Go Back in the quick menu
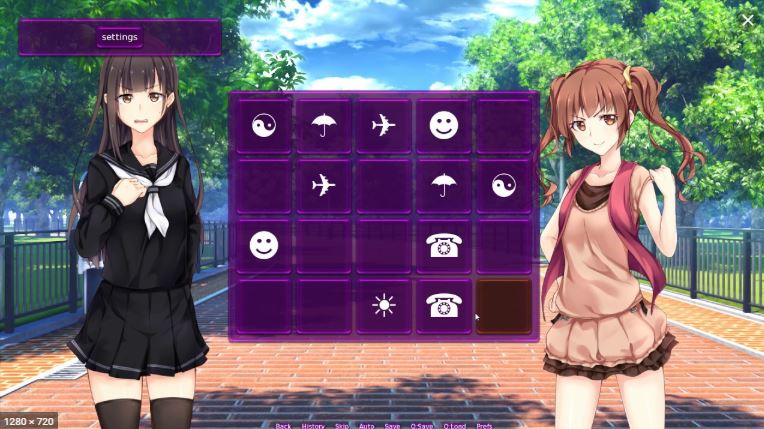Viewport: 764px width, 429px height. (283, 426)
